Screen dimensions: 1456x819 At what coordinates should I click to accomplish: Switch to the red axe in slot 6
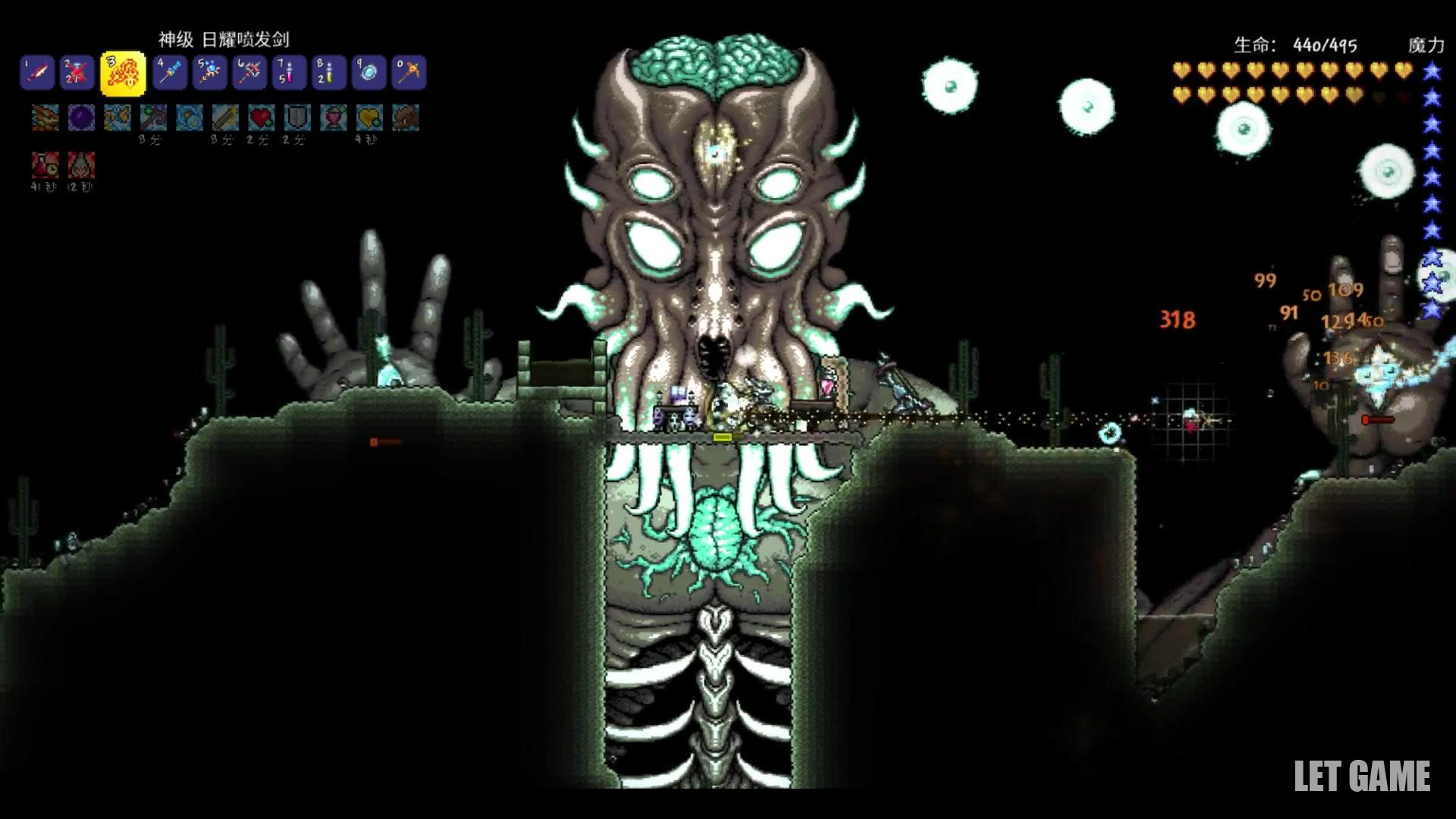coord(250,74)
